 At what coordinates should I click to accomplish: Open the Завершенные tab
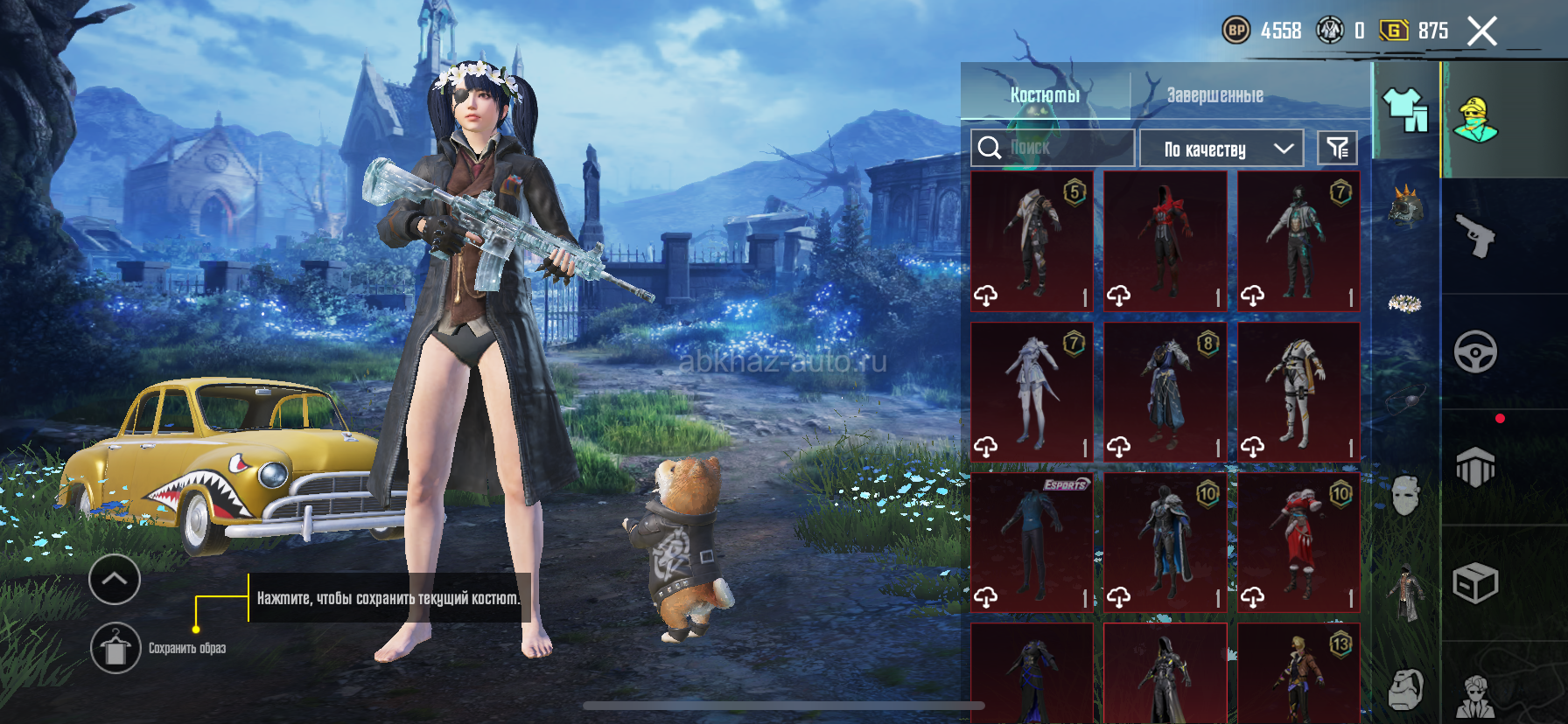tap(1214, 94)
